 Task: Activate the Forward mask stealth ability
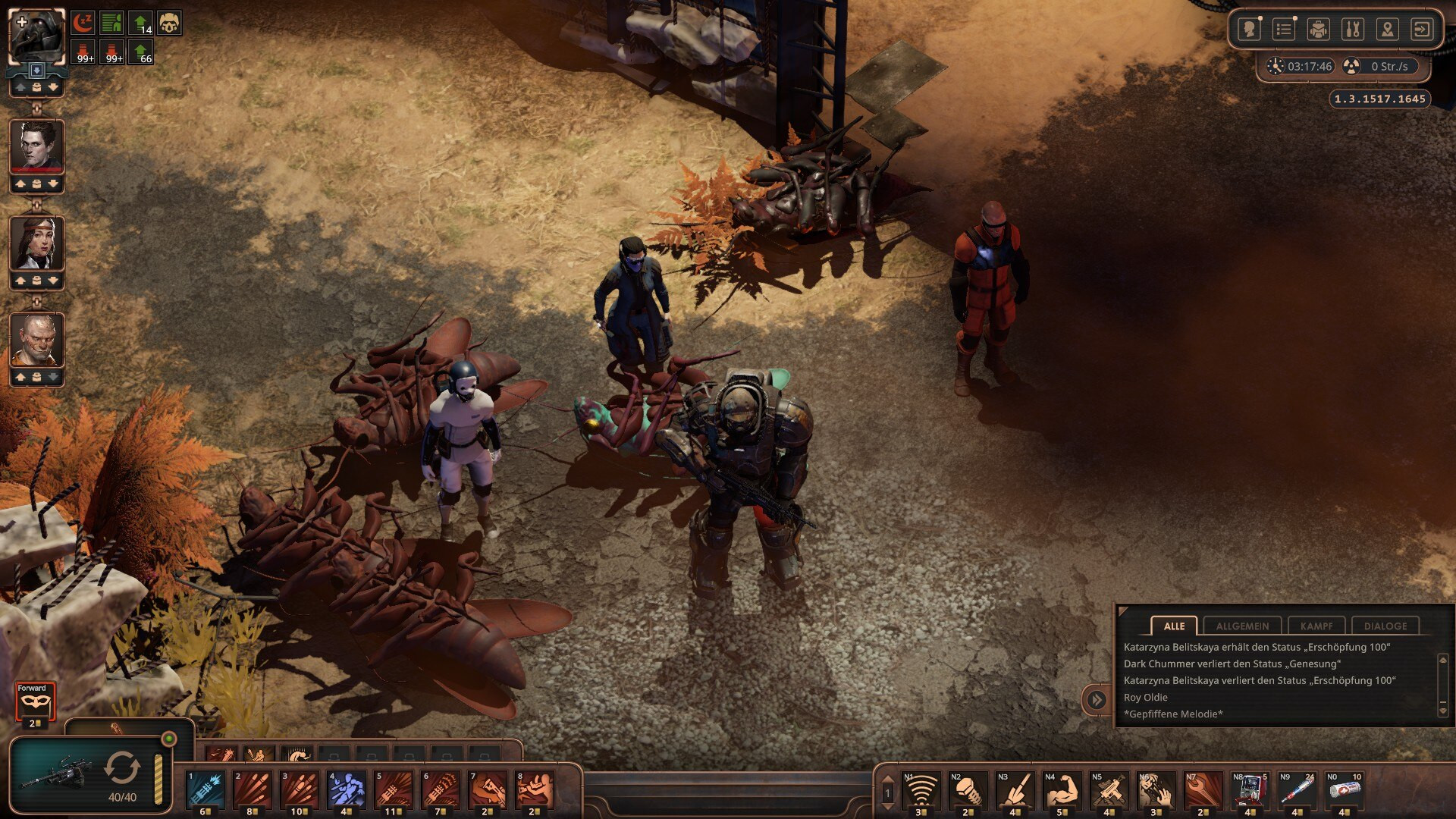click(35, 703)
